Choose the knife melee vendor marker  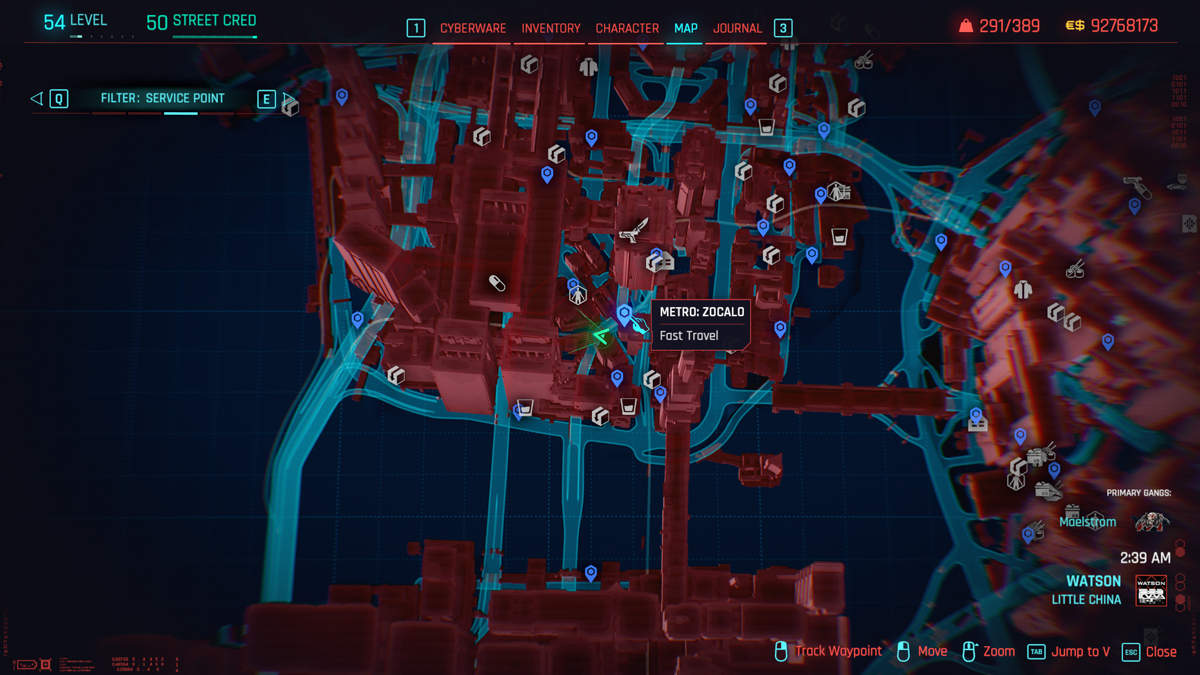635,231
